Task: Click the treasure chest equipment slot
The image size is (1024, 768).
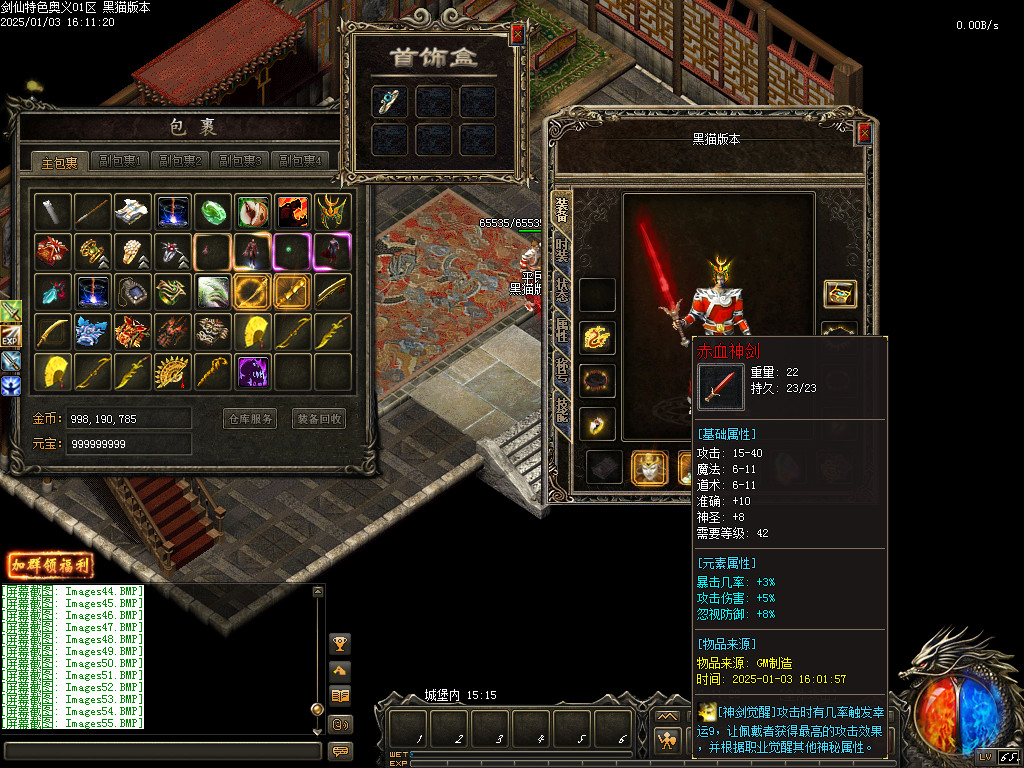Action: [839, 294]
